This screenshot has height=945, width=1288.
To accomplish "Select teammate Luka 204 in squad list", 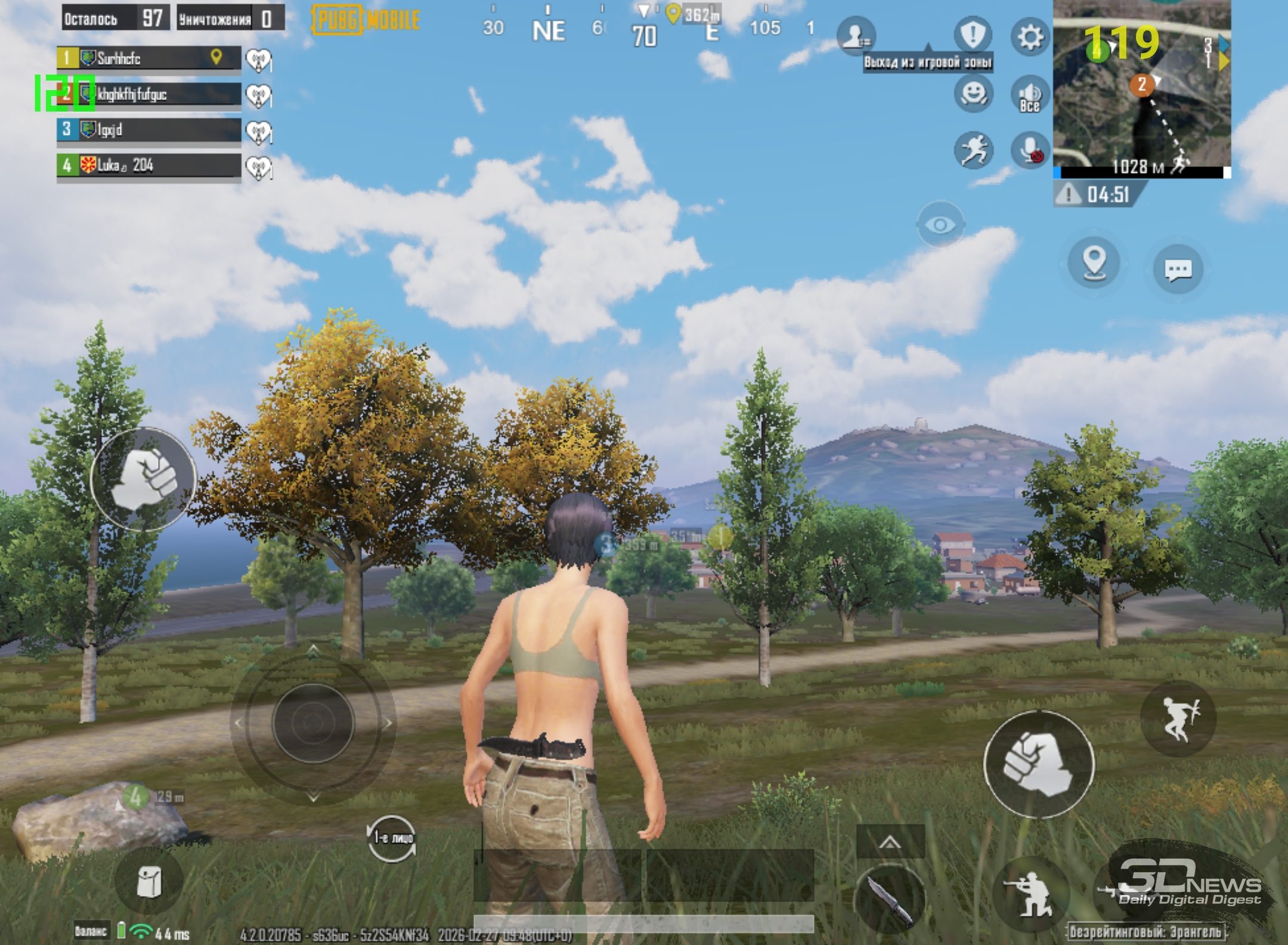I will click(149, 165).
